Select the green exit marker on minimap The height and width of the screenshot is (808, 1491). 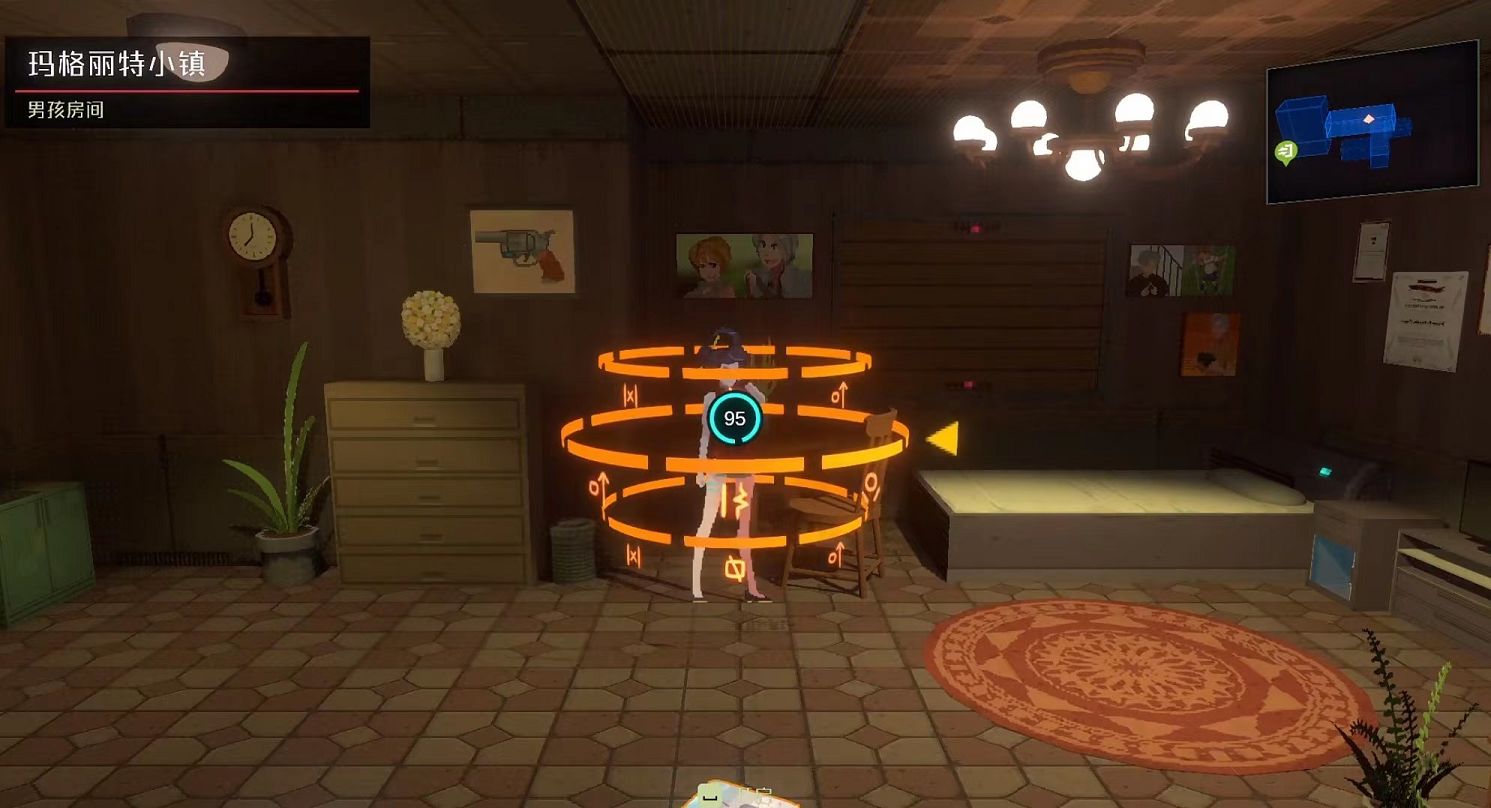point(1286,152)
